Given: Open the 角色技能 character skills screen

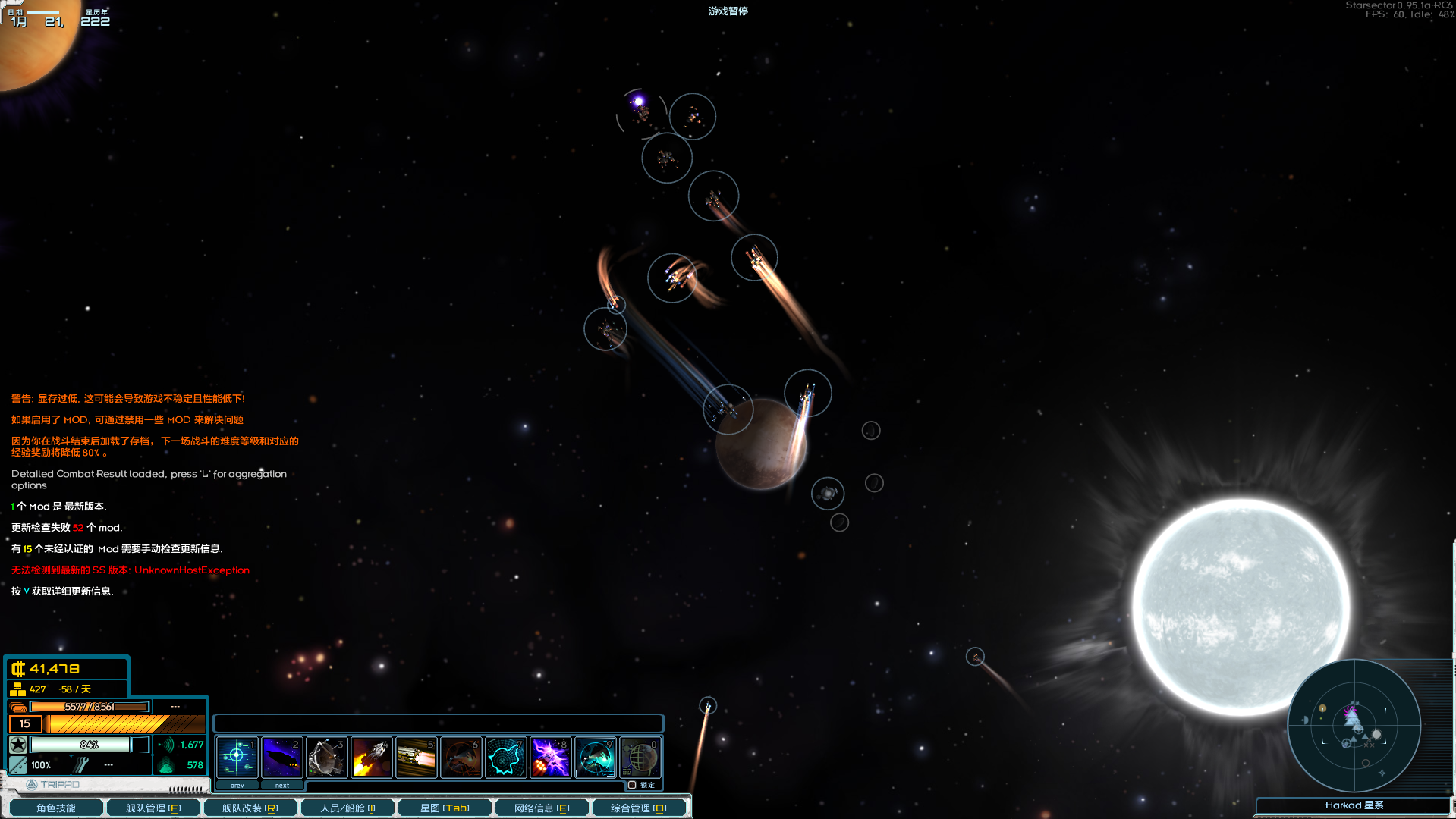Looking at the screenshot, I should click(x=55, y=808).
